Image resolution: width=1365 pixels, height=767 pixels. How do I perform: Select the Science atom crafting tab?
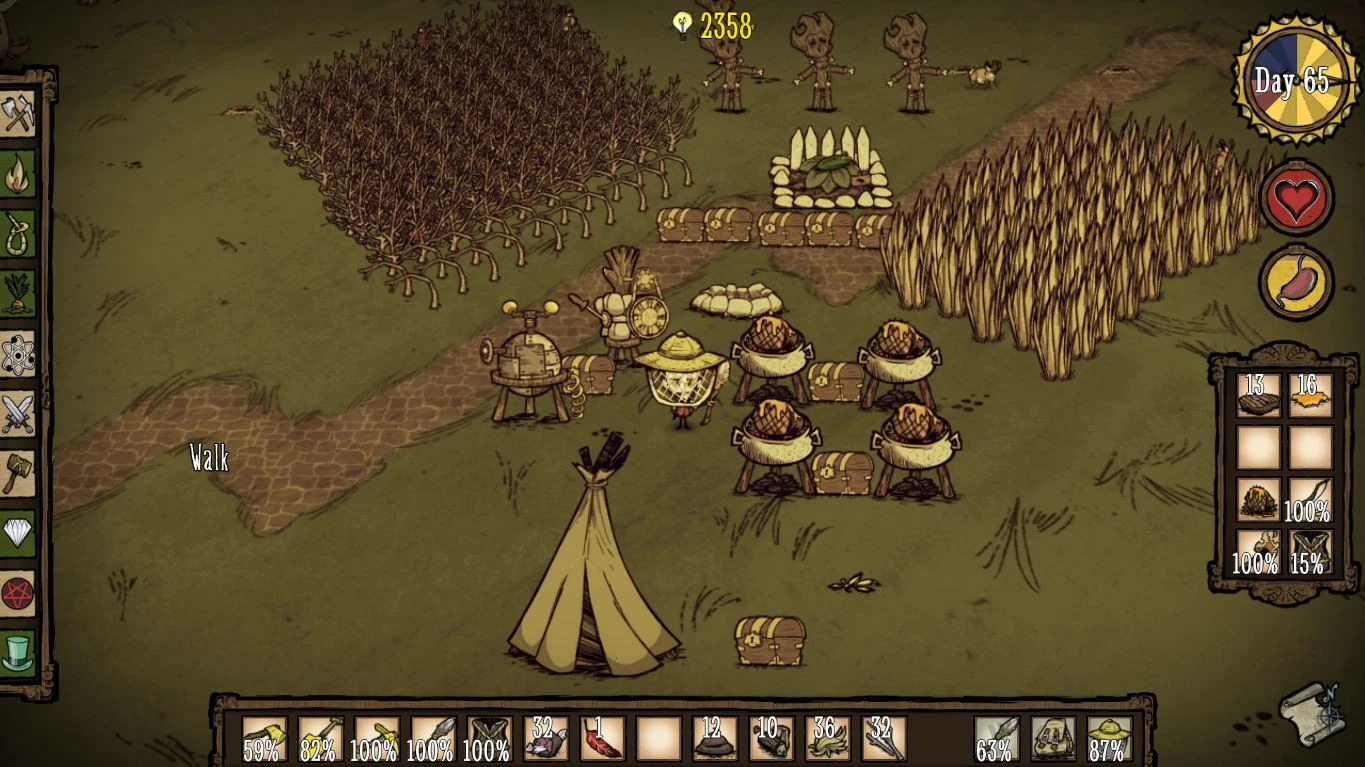(18, 354)
